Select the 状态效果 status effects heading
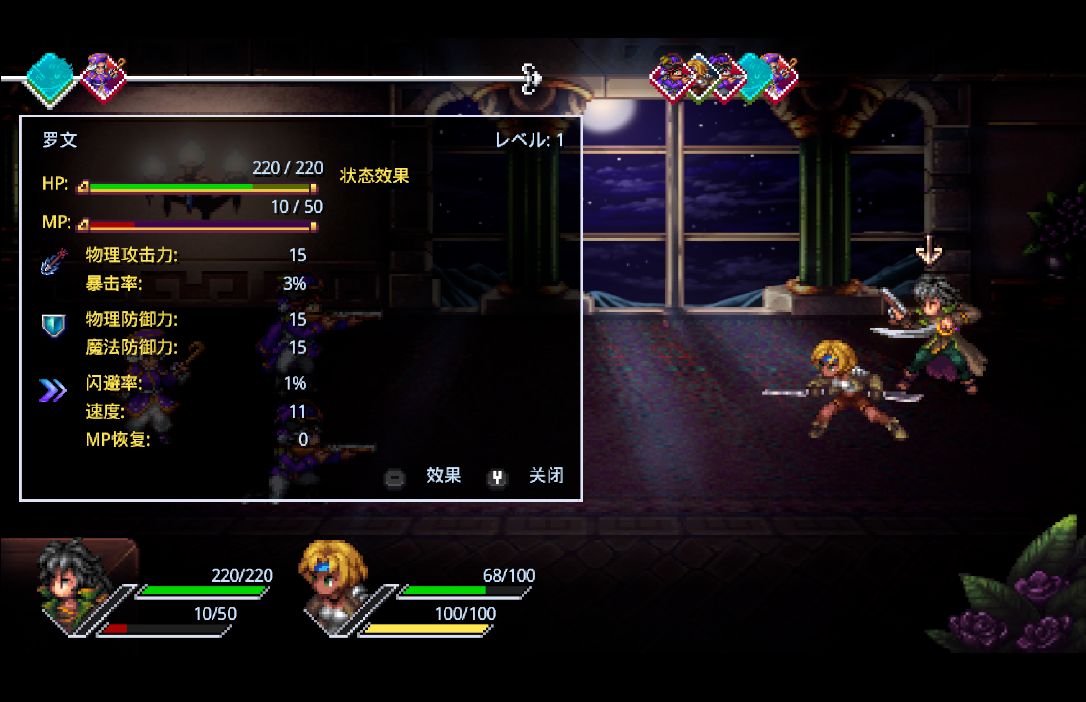The image size is (1086, 702). 375,176
